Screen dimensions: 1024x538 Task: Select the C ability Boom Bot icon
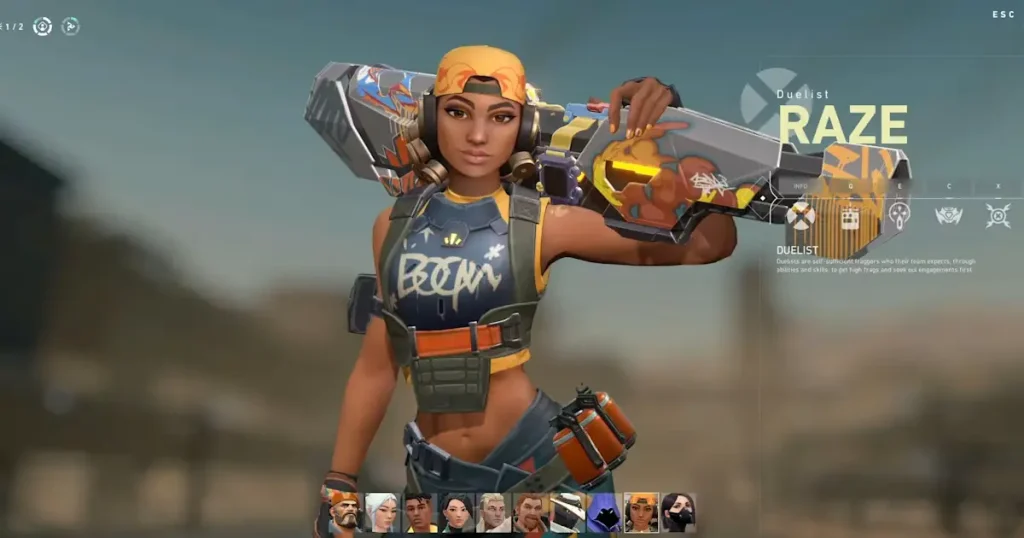click(948, 215)
